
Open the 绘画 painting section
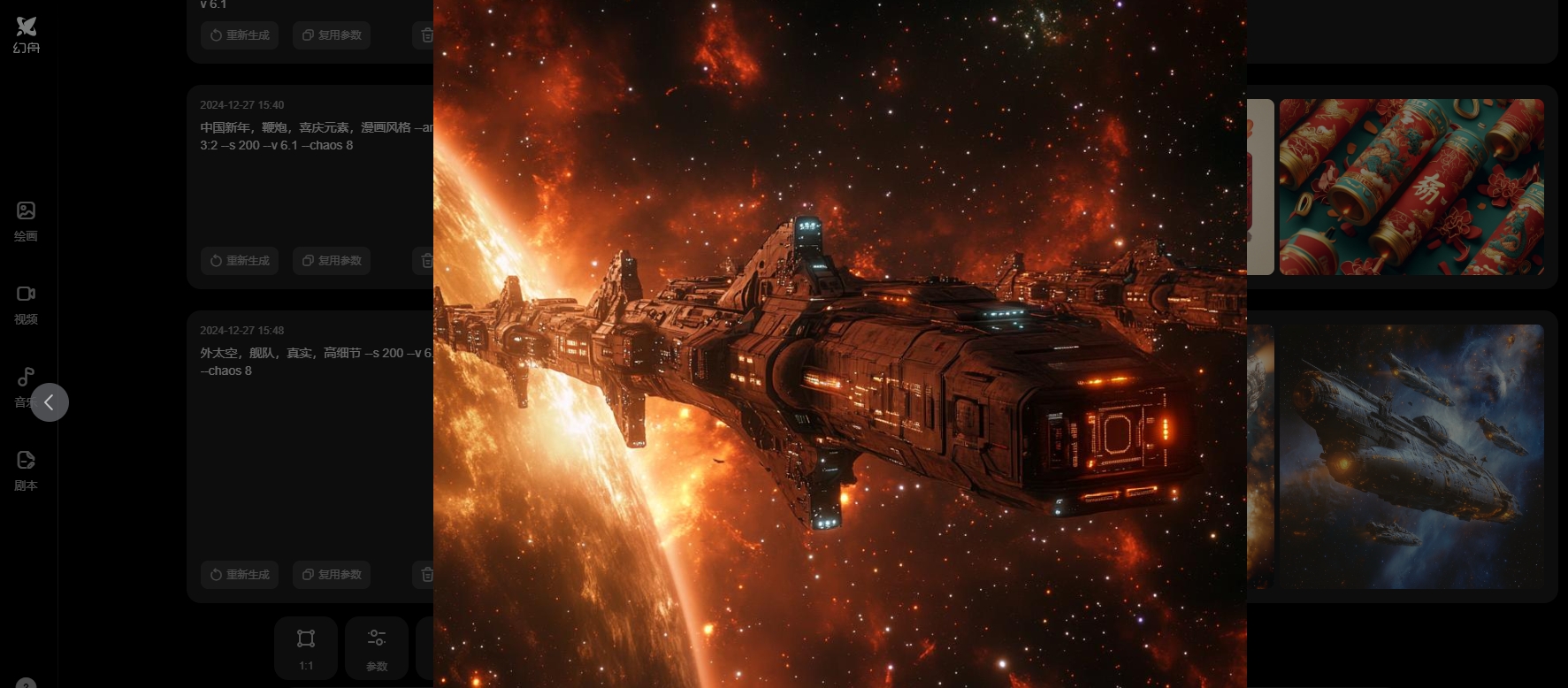26,220
